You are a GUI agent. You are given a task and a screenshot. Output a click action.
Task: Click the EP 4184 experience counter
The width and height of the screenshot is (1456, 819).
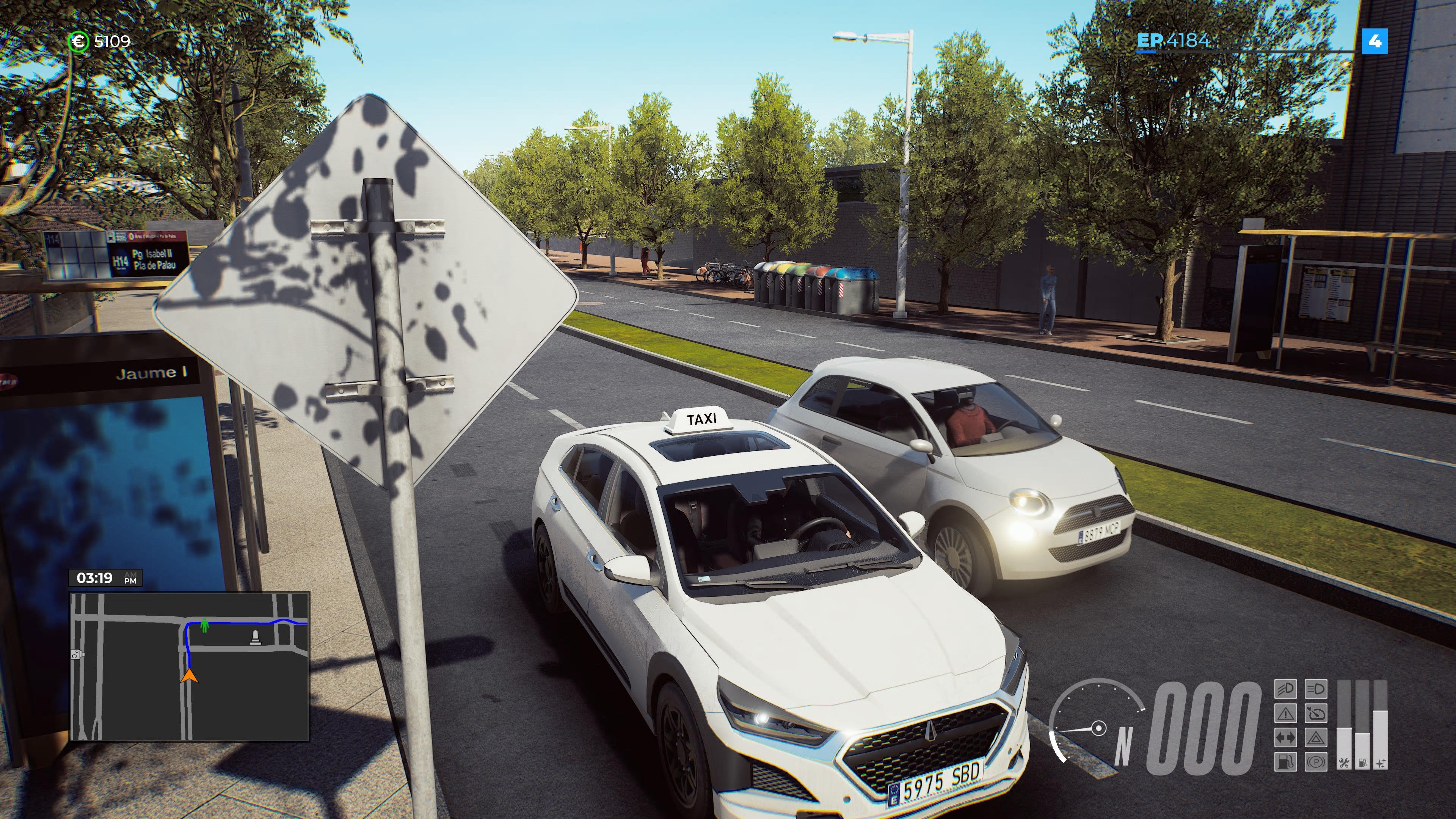1175,41
